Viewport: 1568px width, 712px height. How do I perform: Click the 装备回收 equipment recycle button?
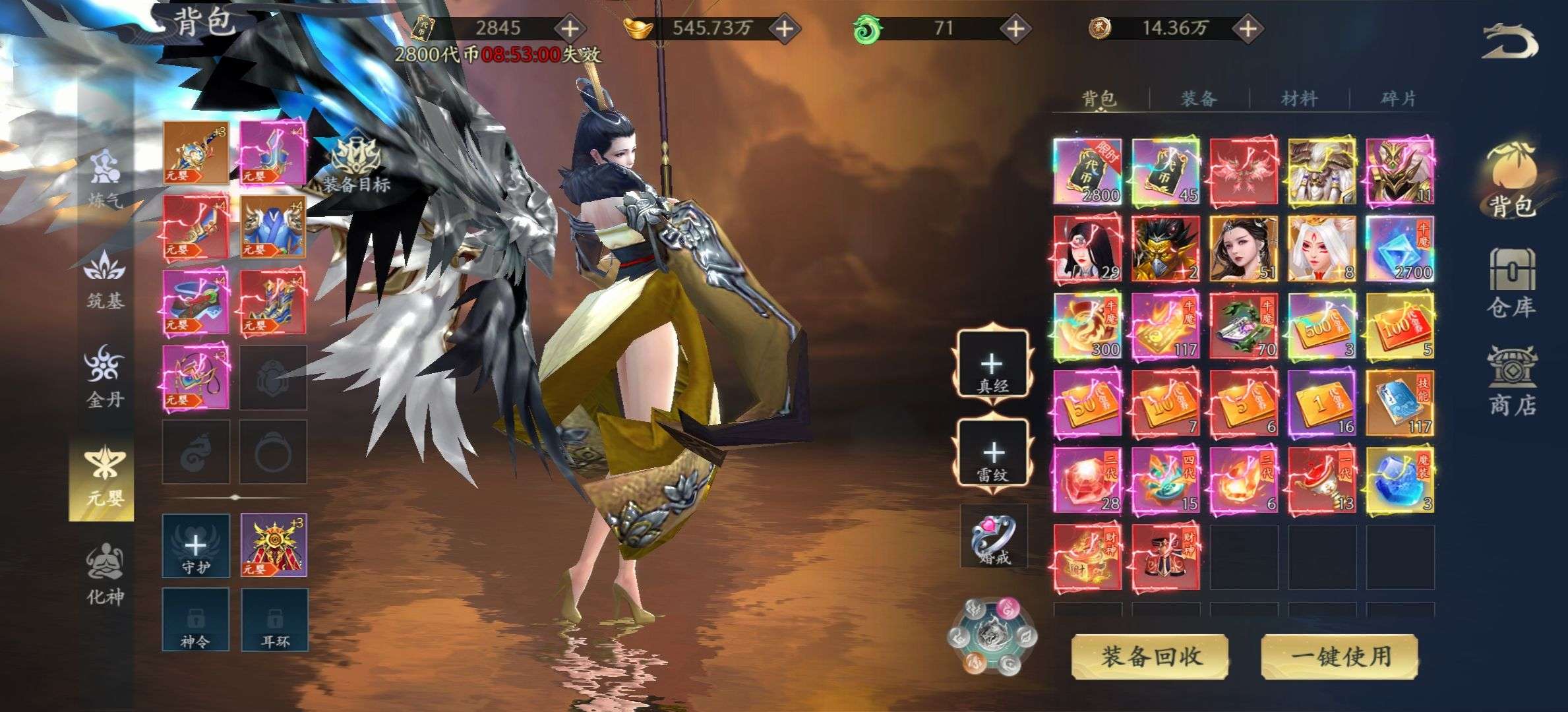pos(1150,657)
